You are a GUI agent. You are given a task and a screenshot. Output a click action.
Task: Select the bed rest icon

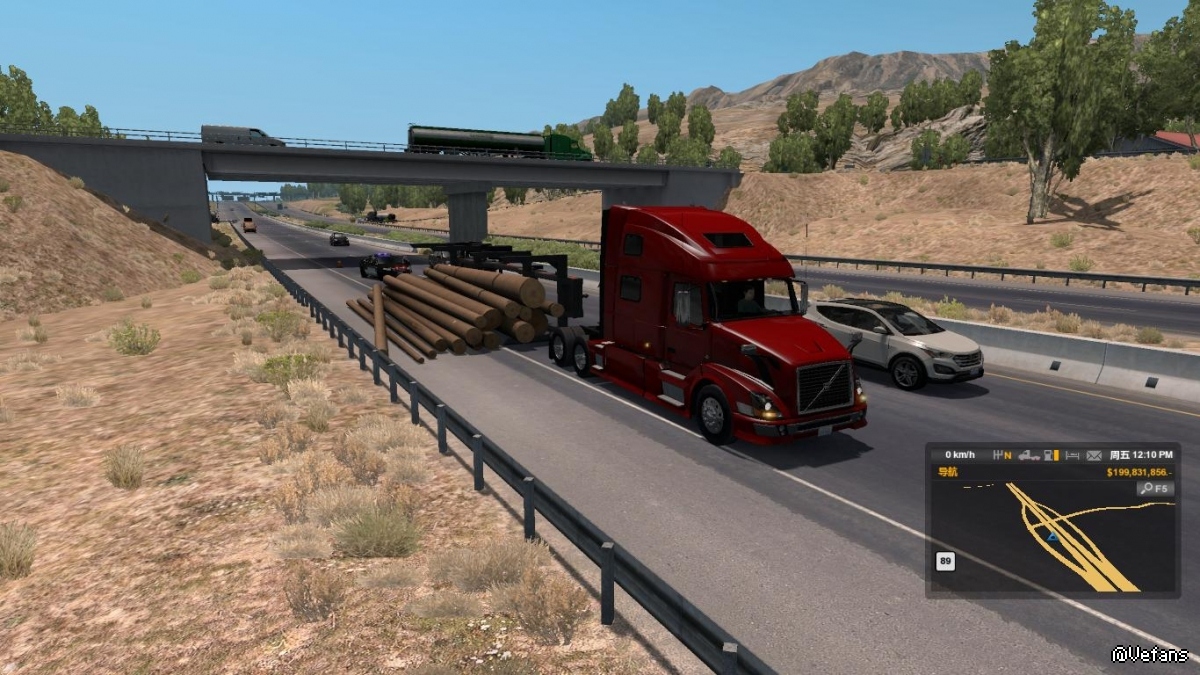pyautogui.click(x=1072, y=455)
